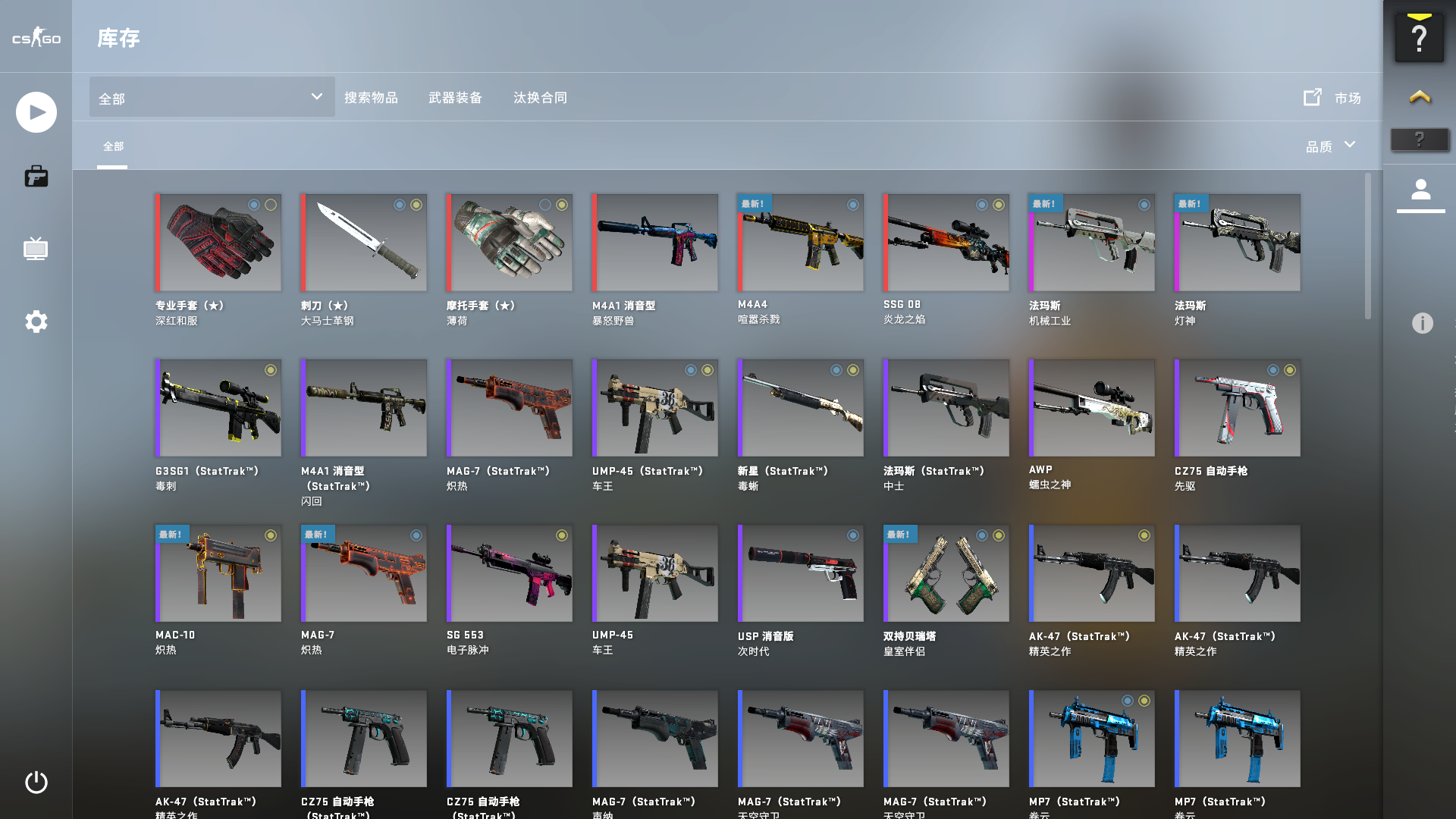Open the friends panel person icon on the right
The image size is (1456, 819).
click(1421, 191)
